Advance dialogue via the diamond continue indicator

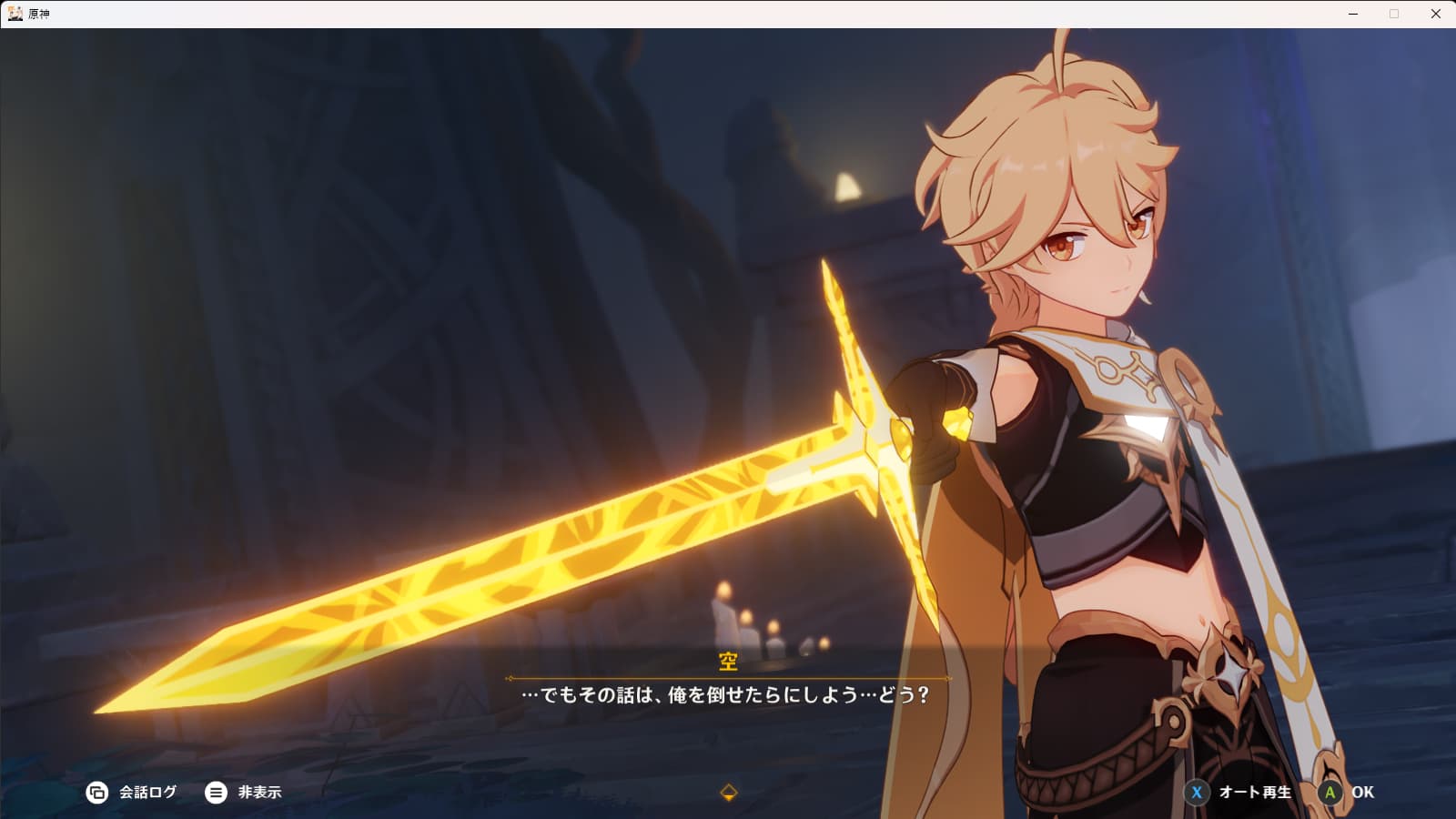728,793
